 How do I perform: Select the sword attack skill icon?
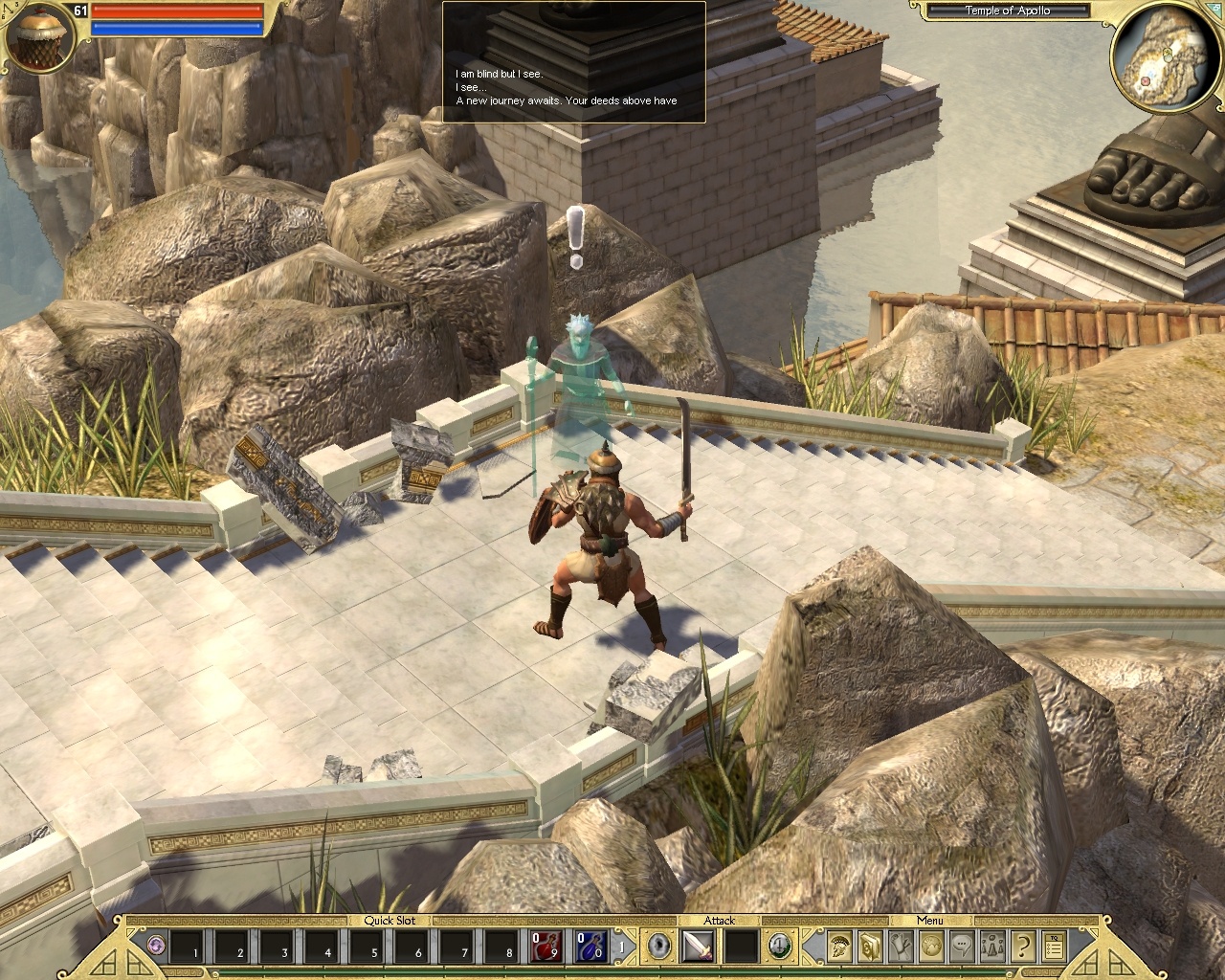698,947
